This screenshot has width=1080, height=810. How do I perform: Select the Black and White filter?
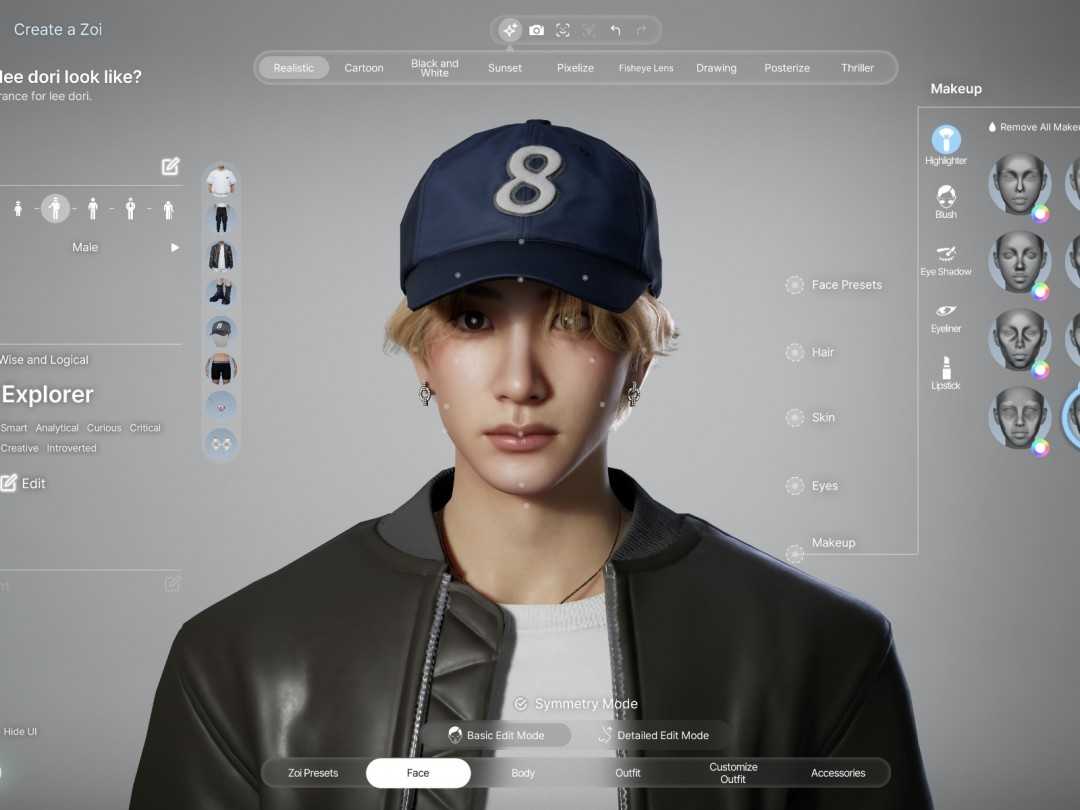pyautogui.click(x=435, y=68)
